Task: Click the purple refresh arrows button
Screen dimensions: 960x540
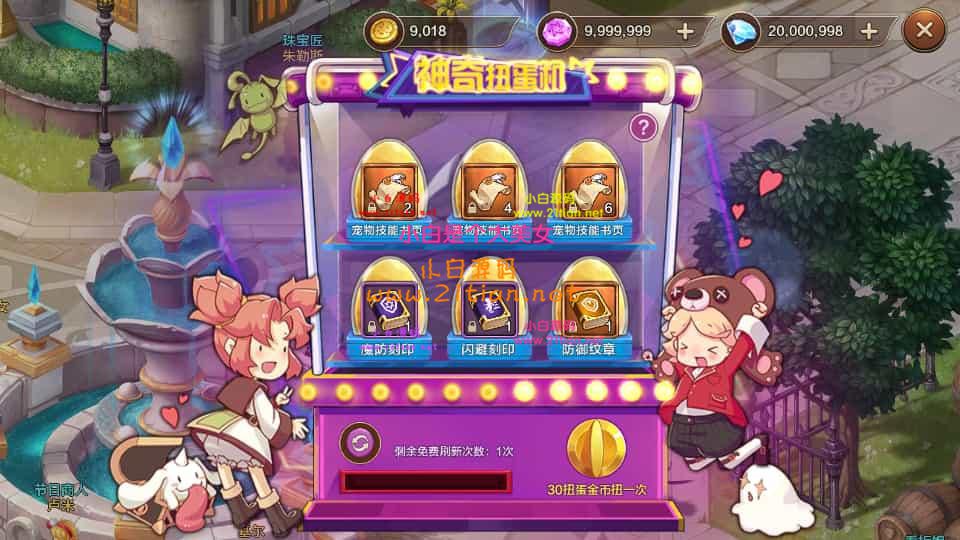Action: point(359,442)
